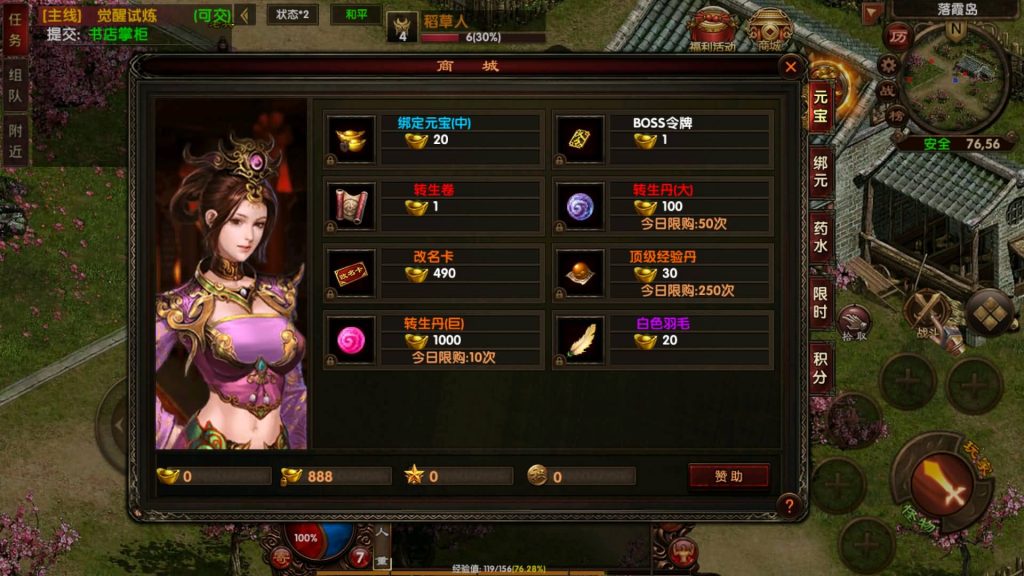Open the 药水 potions tab
This screenshot has width=1024, height=576.
pyautogui.click(x=820, y=237)
